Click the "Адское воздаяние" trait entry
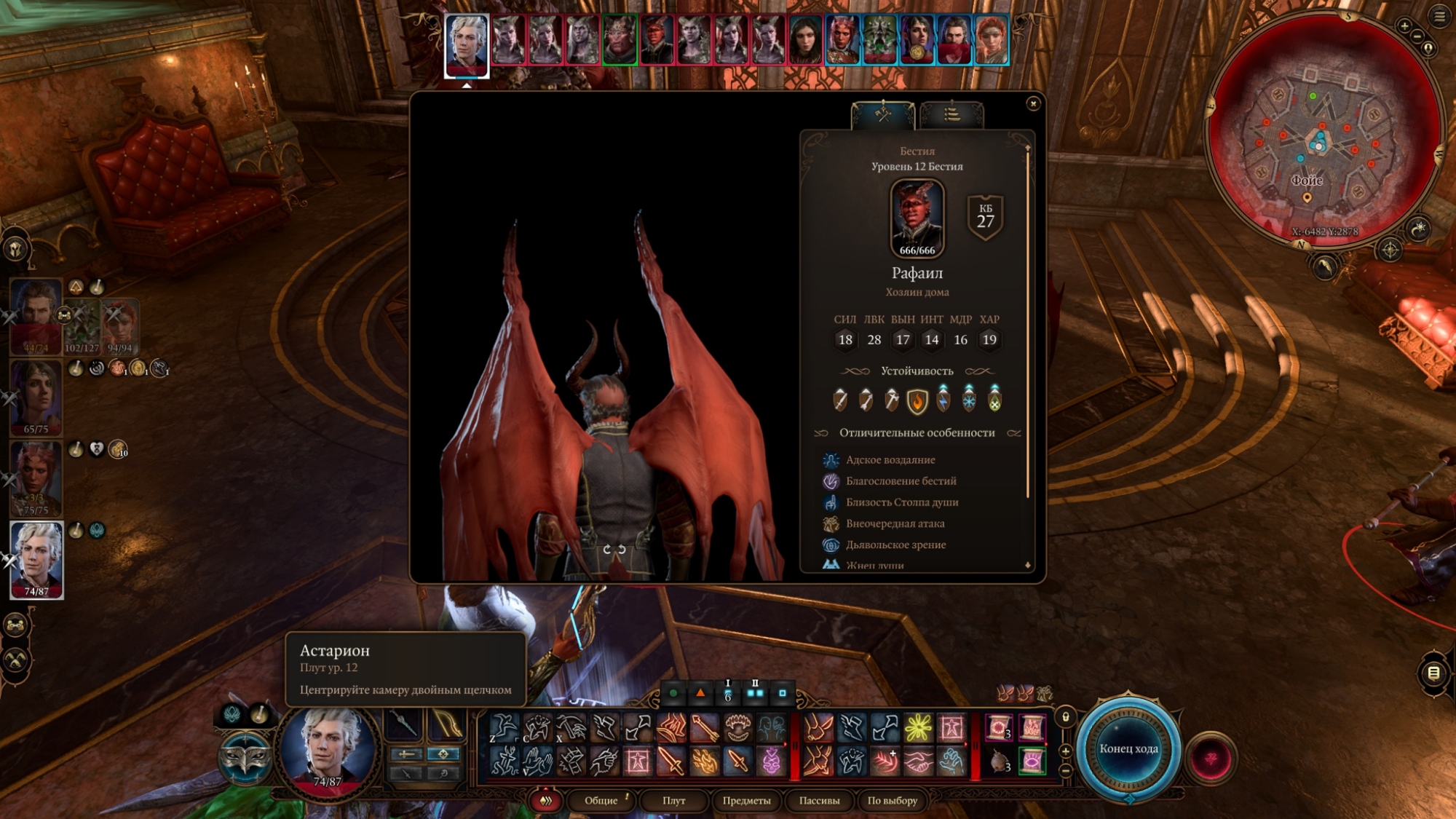This screenshot has height=819, width=1456. pyautogui.click(x=890, y=460)
